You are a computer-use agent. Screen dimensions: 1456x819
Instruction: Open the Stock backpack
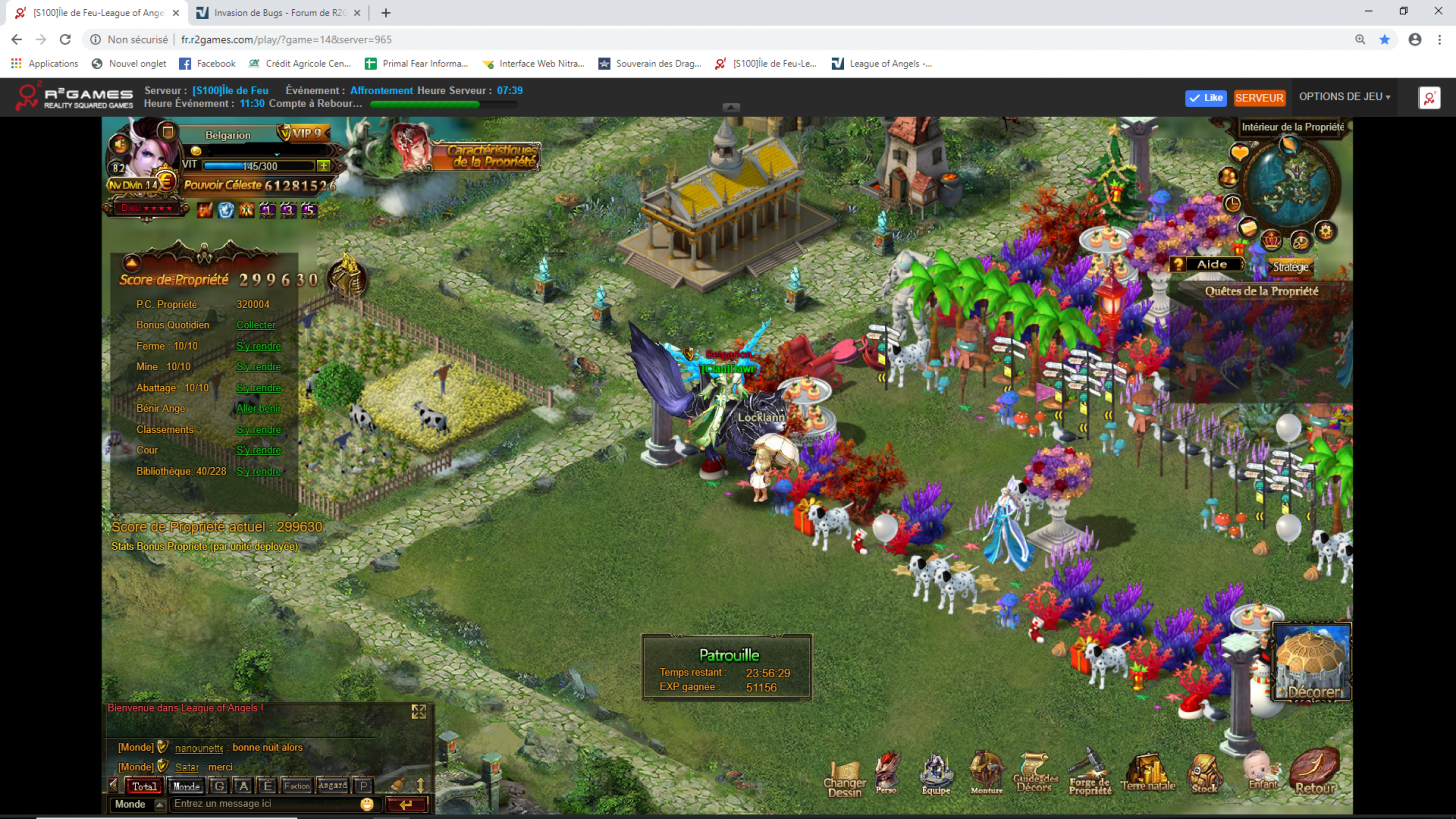coord(1204,772)
